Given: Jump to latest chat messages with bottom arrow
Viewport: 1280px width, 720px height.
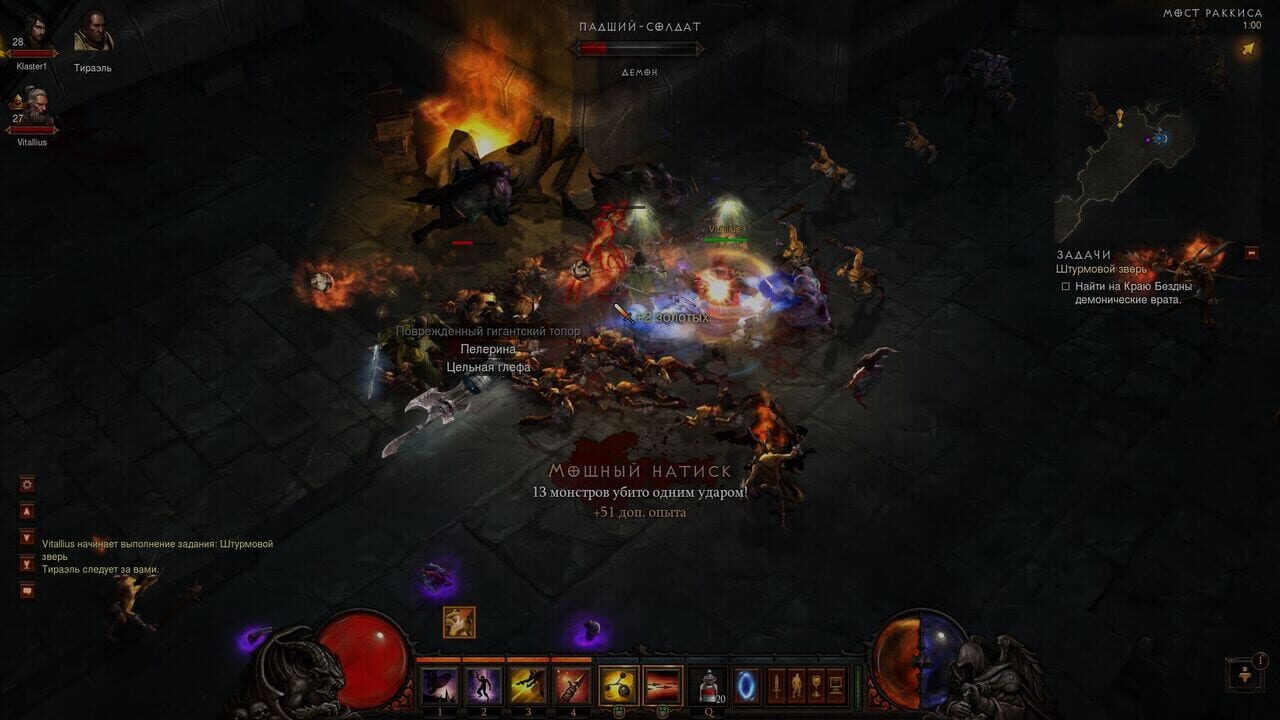Looking at the screenshot, I should coord(26,562).
